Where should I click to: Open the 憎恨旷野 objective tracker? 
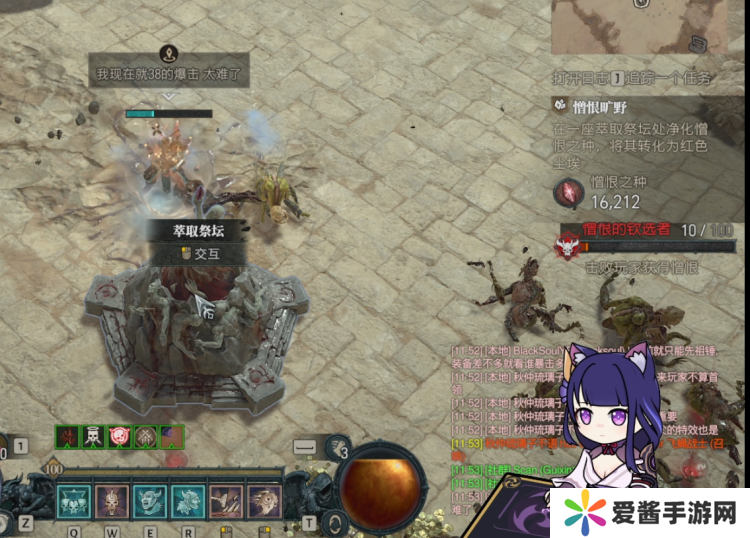[591, 105]
